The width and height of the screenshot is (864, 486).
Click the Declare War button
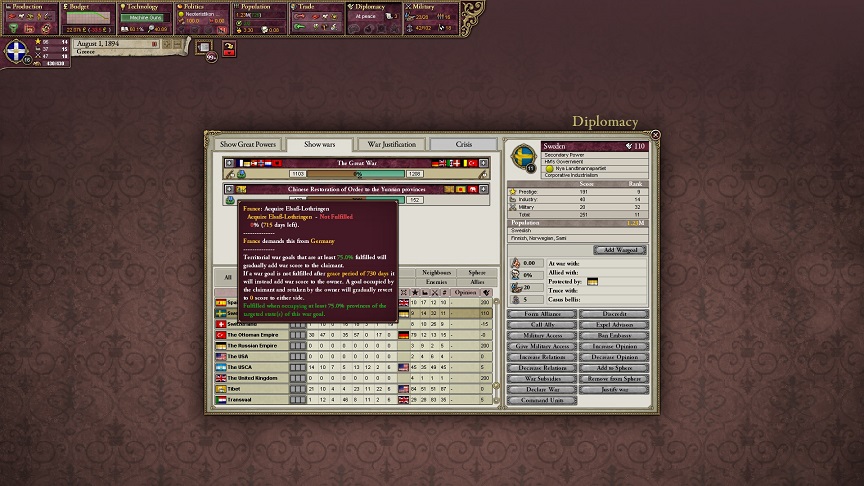click(543, 389)
